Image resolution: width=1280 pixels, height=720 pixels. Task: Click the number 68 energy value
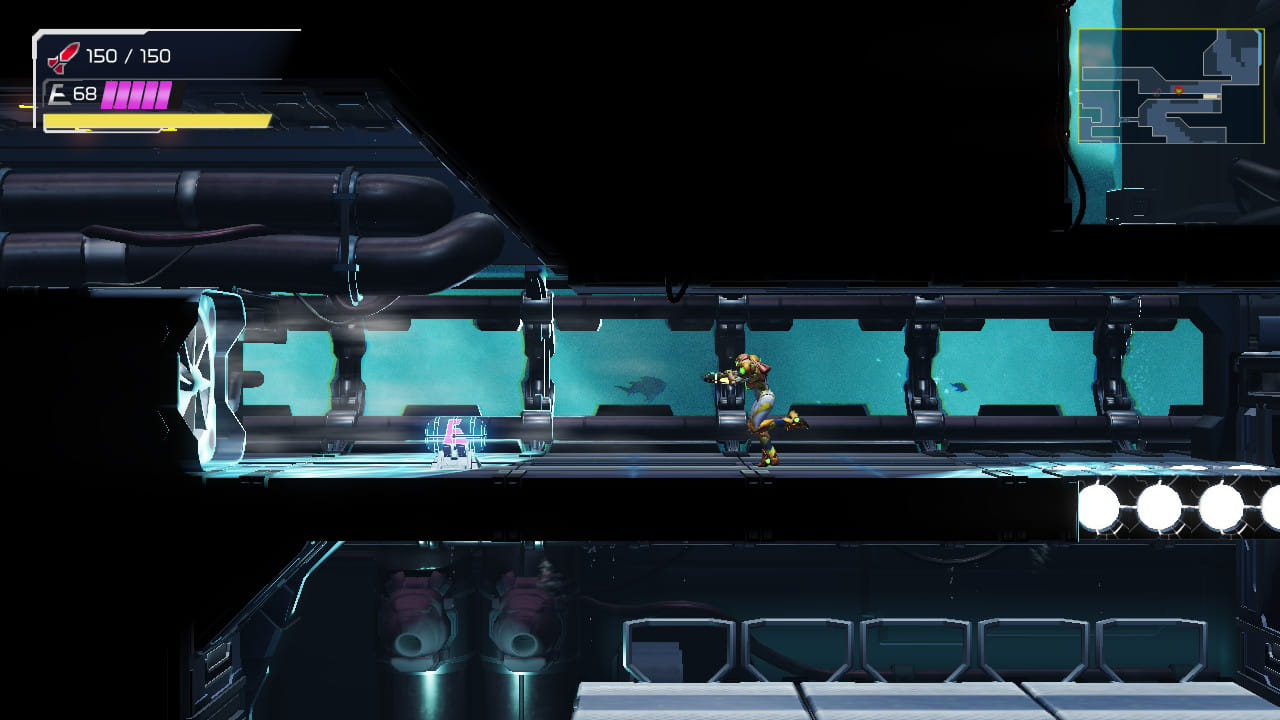click(x=85, y=92)
